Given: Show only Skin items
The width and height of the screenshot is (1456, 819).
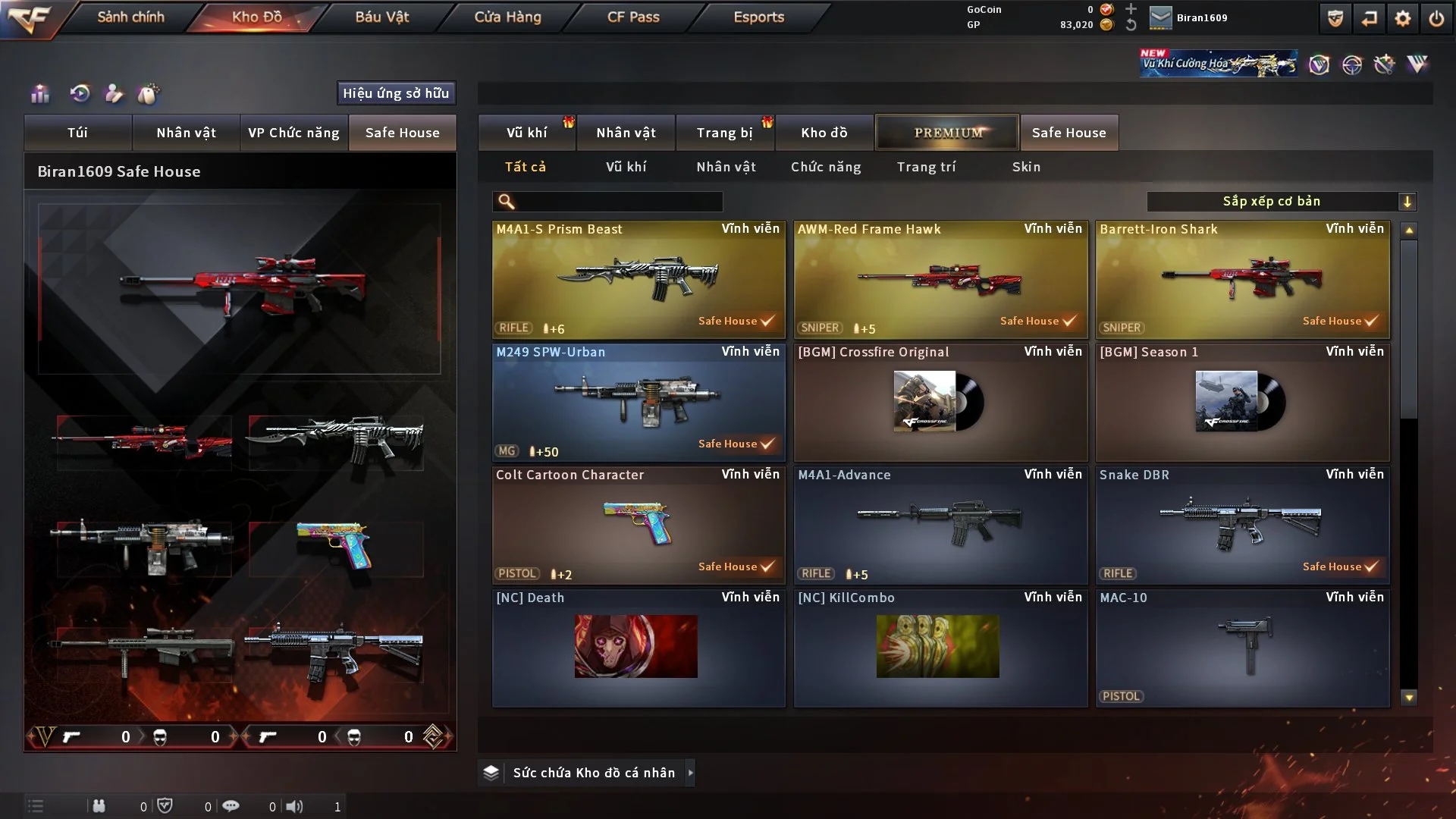Looking at the screenshot, I should (x=1026, y=167).
